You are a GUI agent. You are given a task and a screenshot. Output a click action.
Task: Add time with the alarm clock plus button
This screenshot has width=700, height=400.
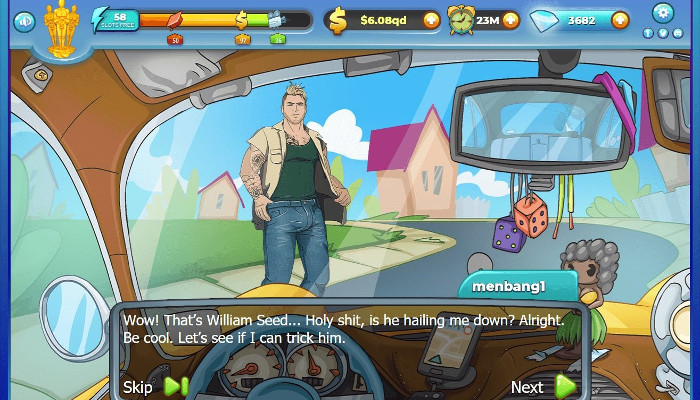510,19
